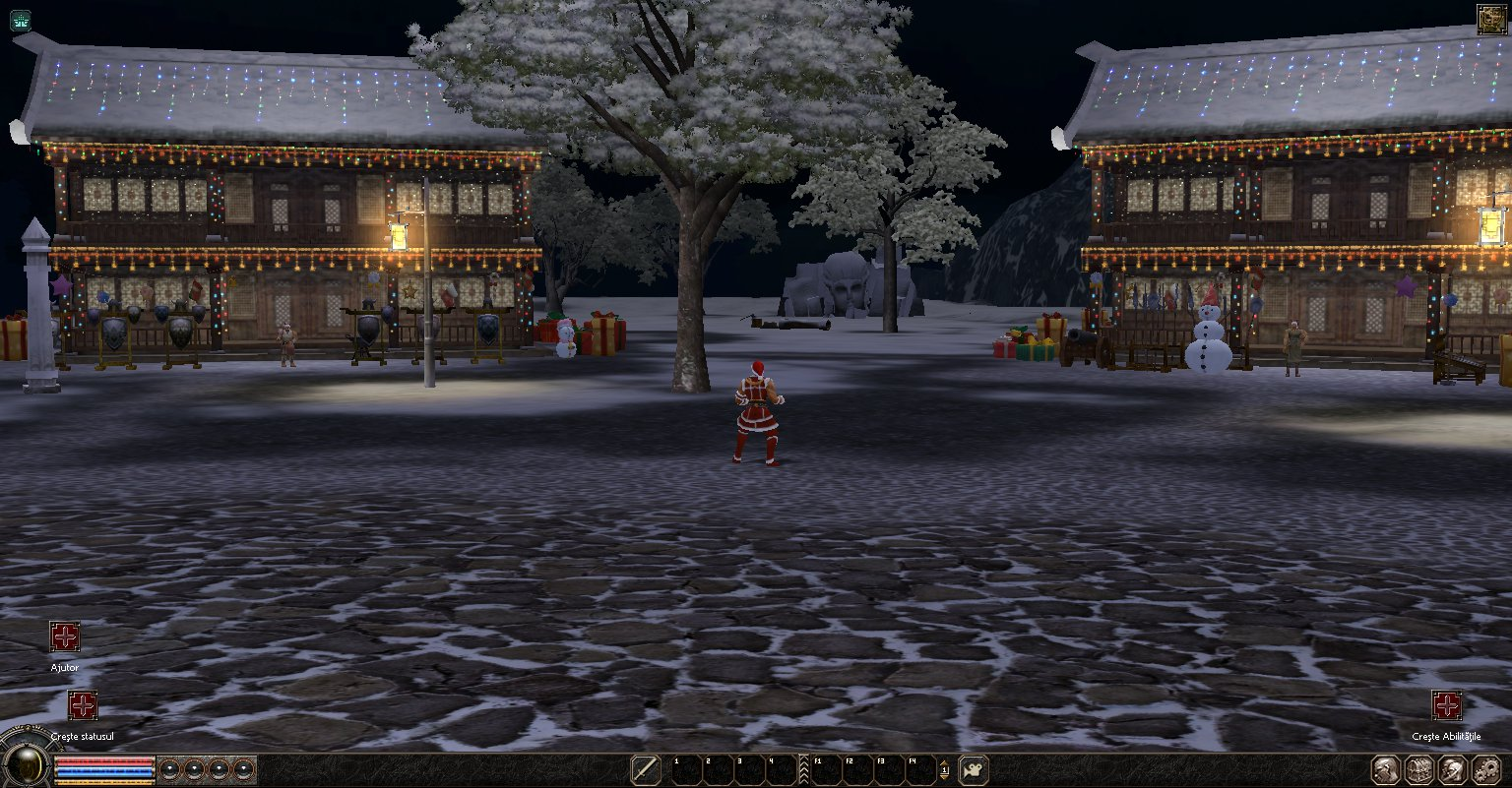The image size is (1512, 788).
Task: Open the helmeted warrior menu icon
Action: [1453, 769]
